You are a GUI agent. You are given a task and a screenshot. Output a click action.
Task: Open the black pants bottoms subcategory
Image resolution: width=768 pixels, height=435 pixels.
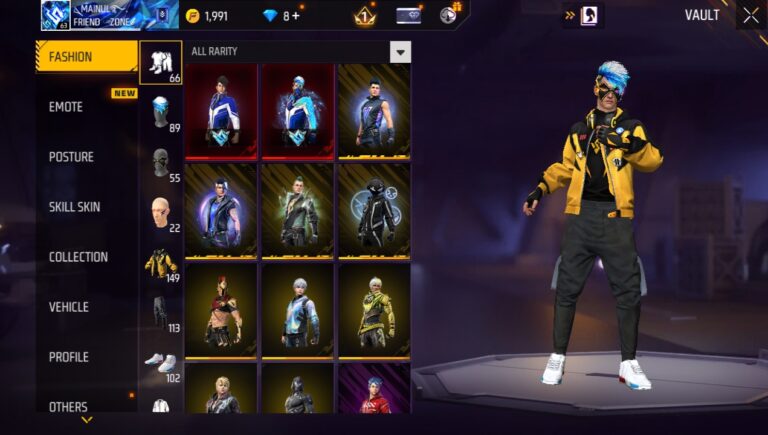[x=160, y=313]
